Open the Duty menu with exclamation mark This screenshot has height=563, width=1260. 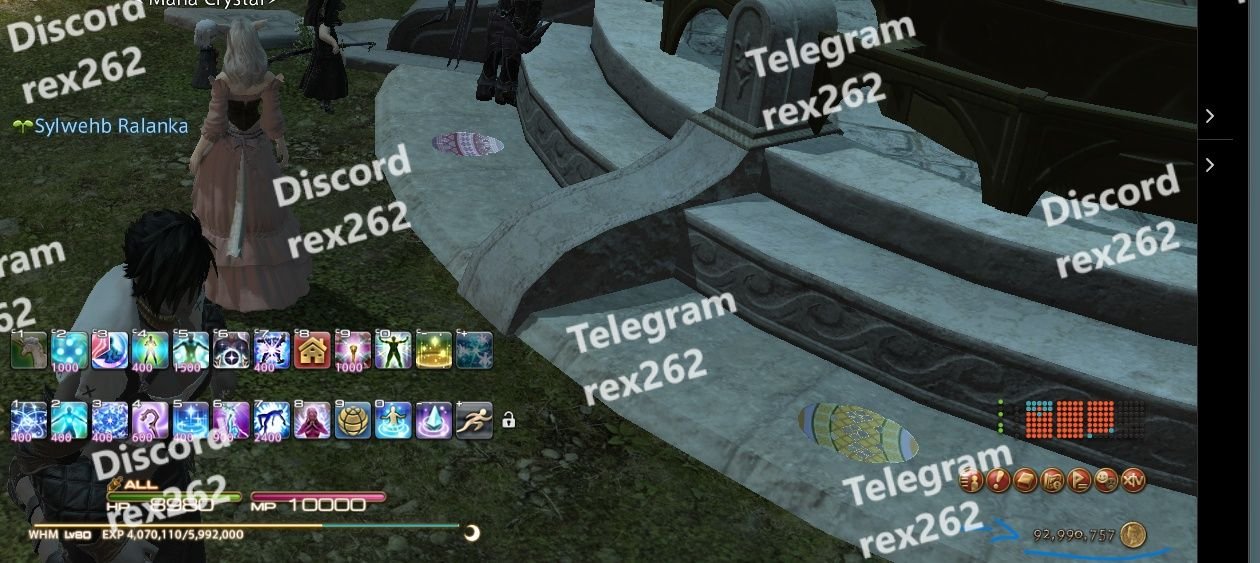point(998,481)
